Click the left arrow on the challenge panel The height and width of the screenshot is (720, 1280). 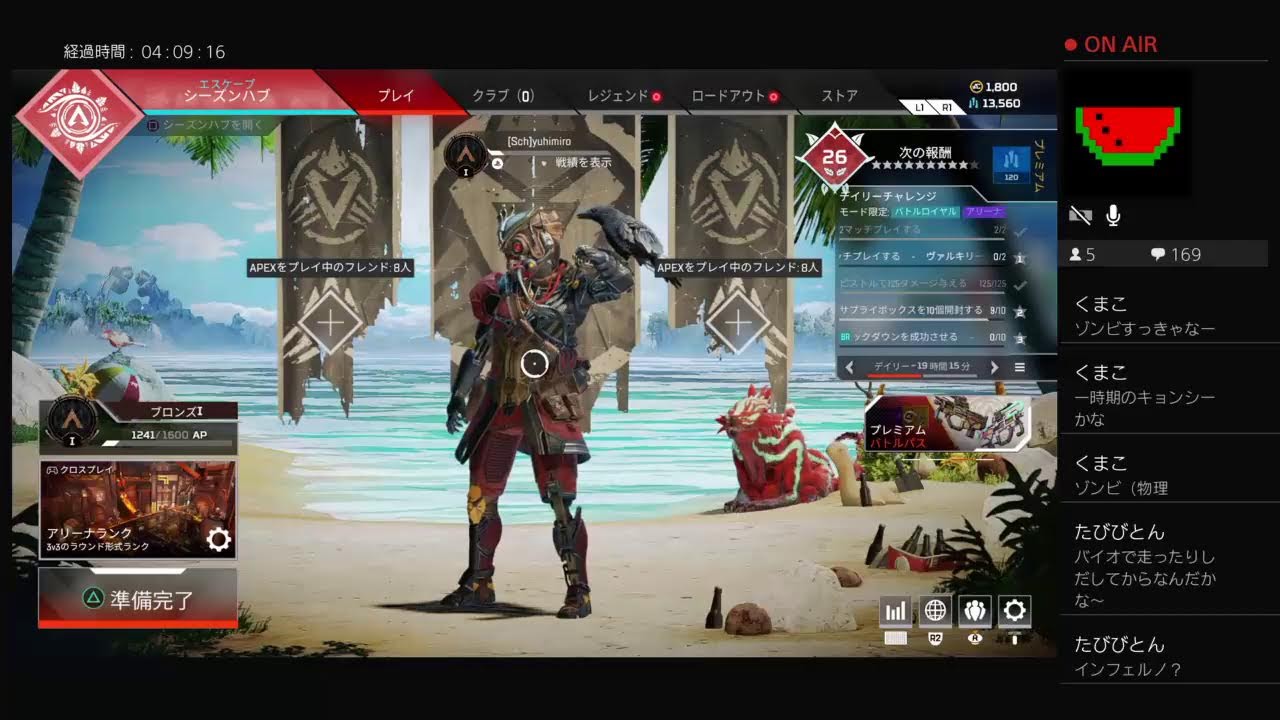[x=850, y=367]
